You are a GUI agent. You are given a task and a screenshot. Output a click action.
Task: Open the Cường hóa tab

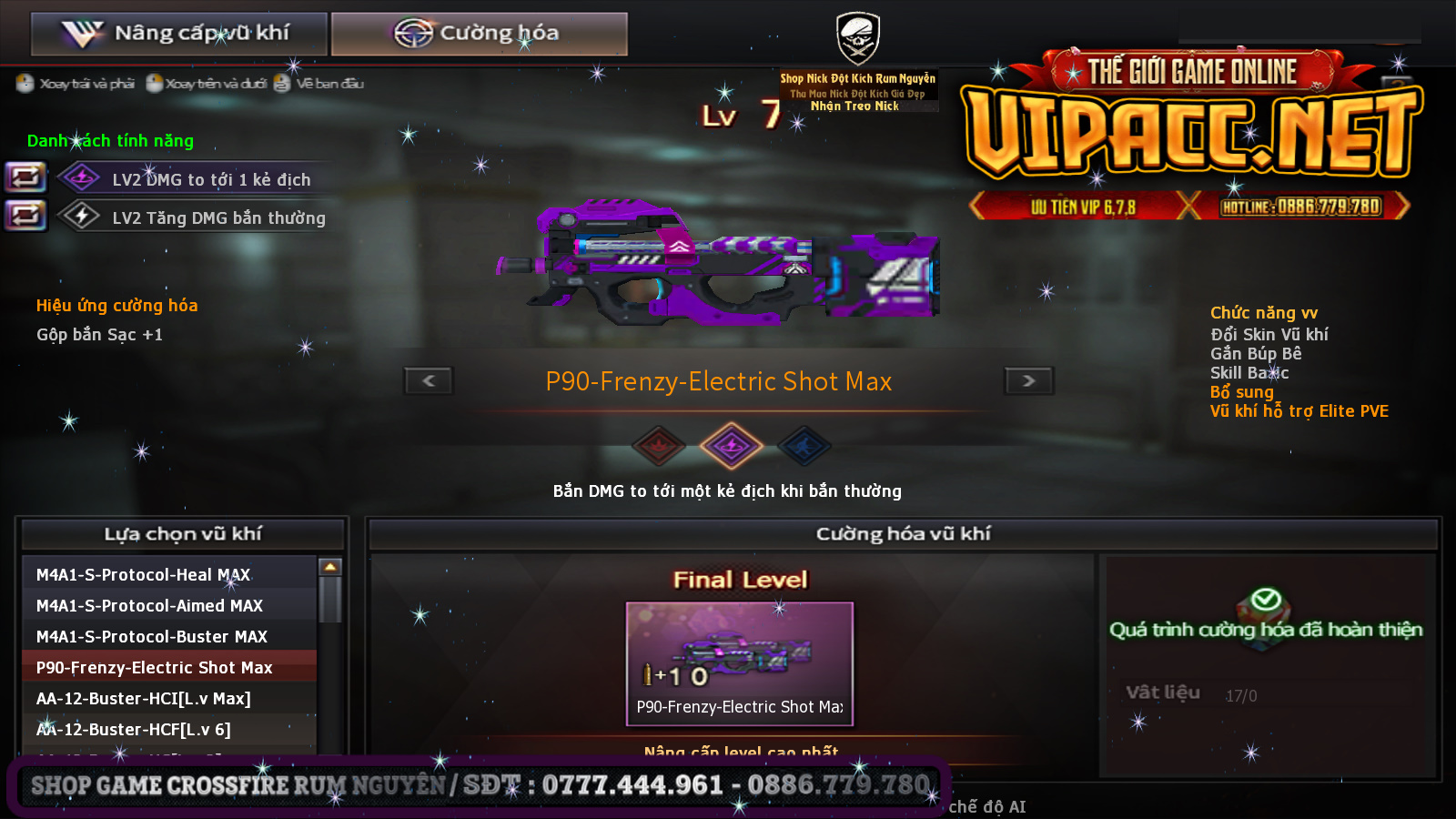tap(479, 34)
